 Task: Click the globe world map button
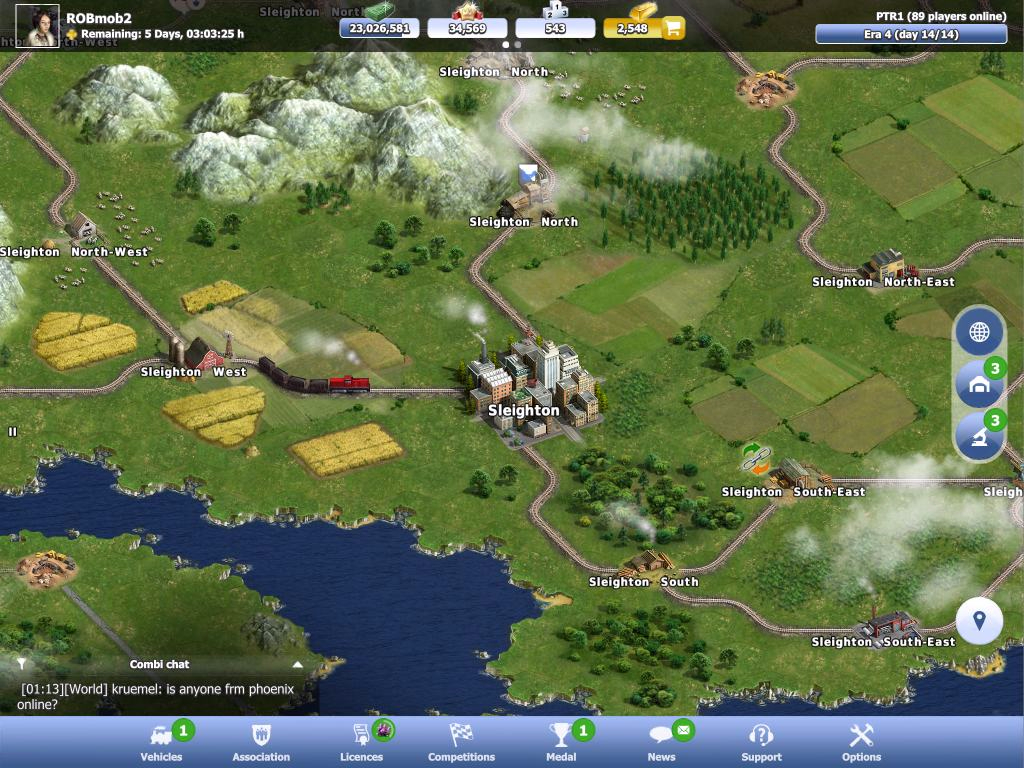point(979,333)
